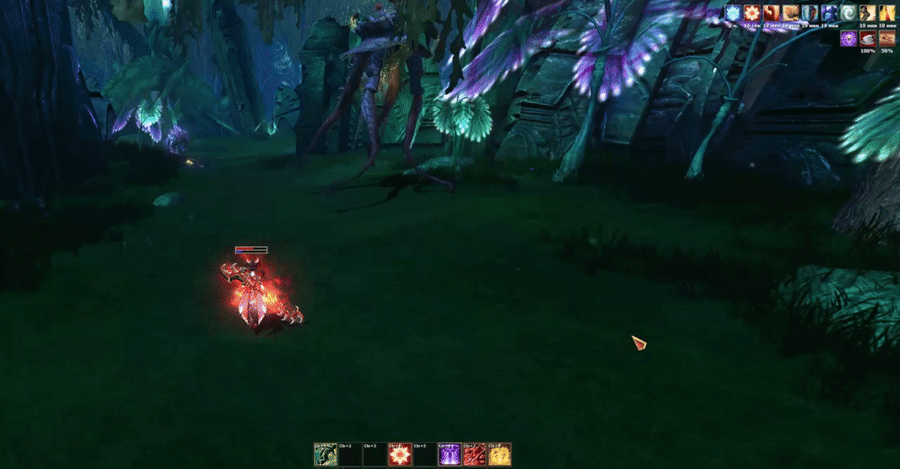
Task: Click the red sunburst buff icon
Action: (752, 12)
